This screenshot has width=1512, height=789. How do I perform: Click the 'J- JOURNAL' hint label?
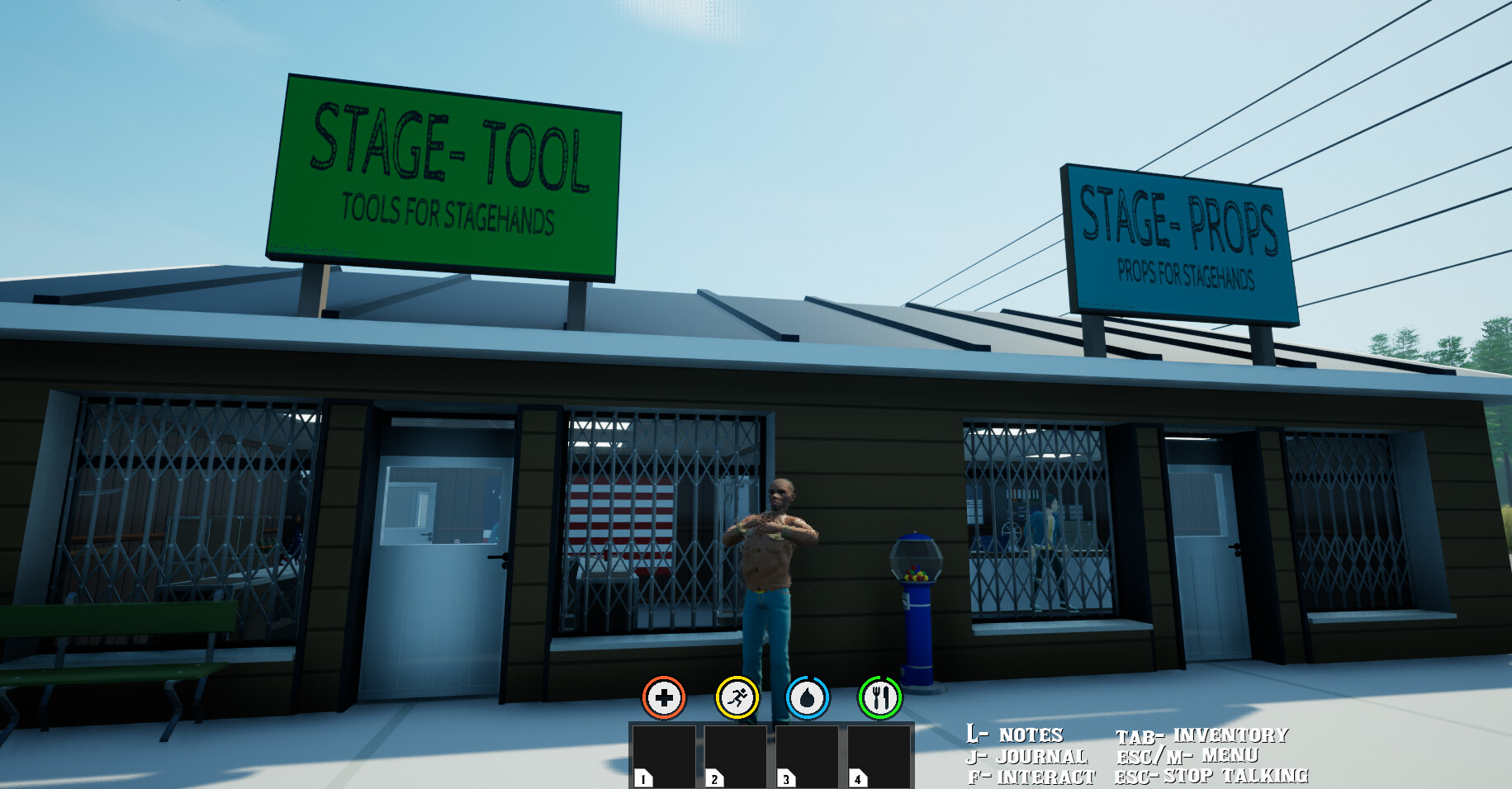pyautogui.click(x=1026, y=755)
